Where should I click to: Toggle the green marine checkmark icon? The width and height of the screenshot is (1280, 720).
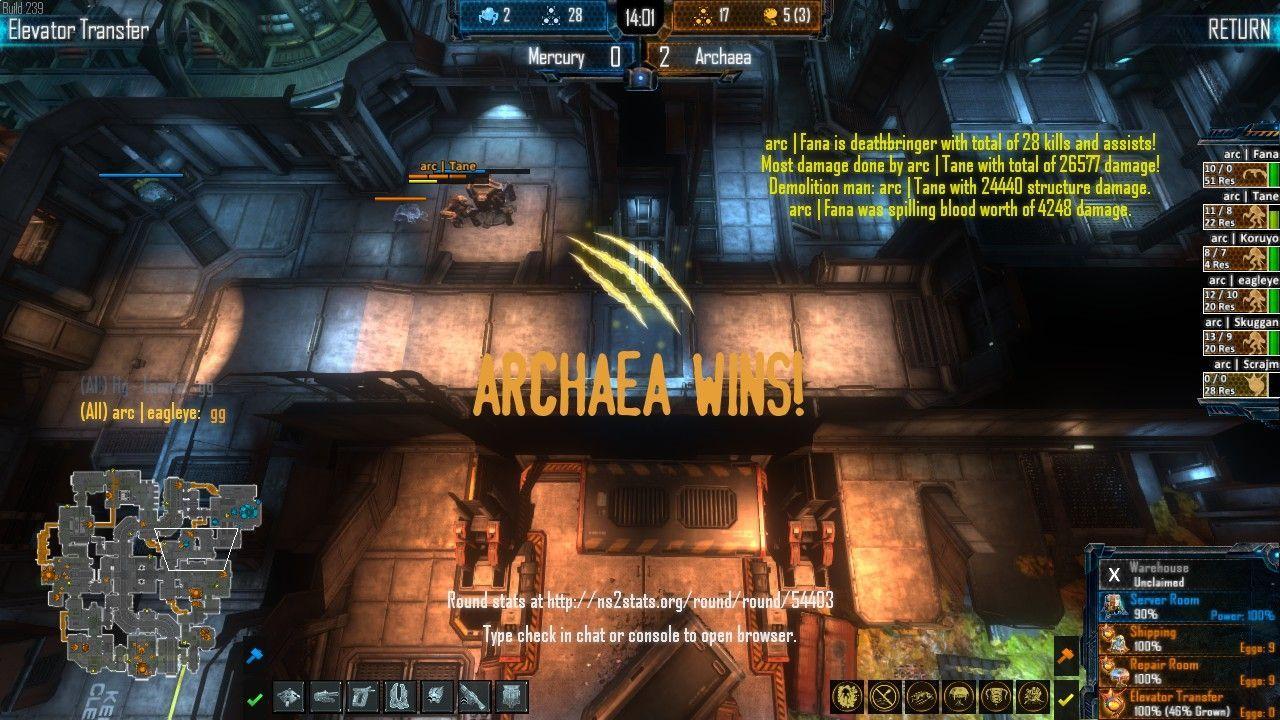click(255, 698)
